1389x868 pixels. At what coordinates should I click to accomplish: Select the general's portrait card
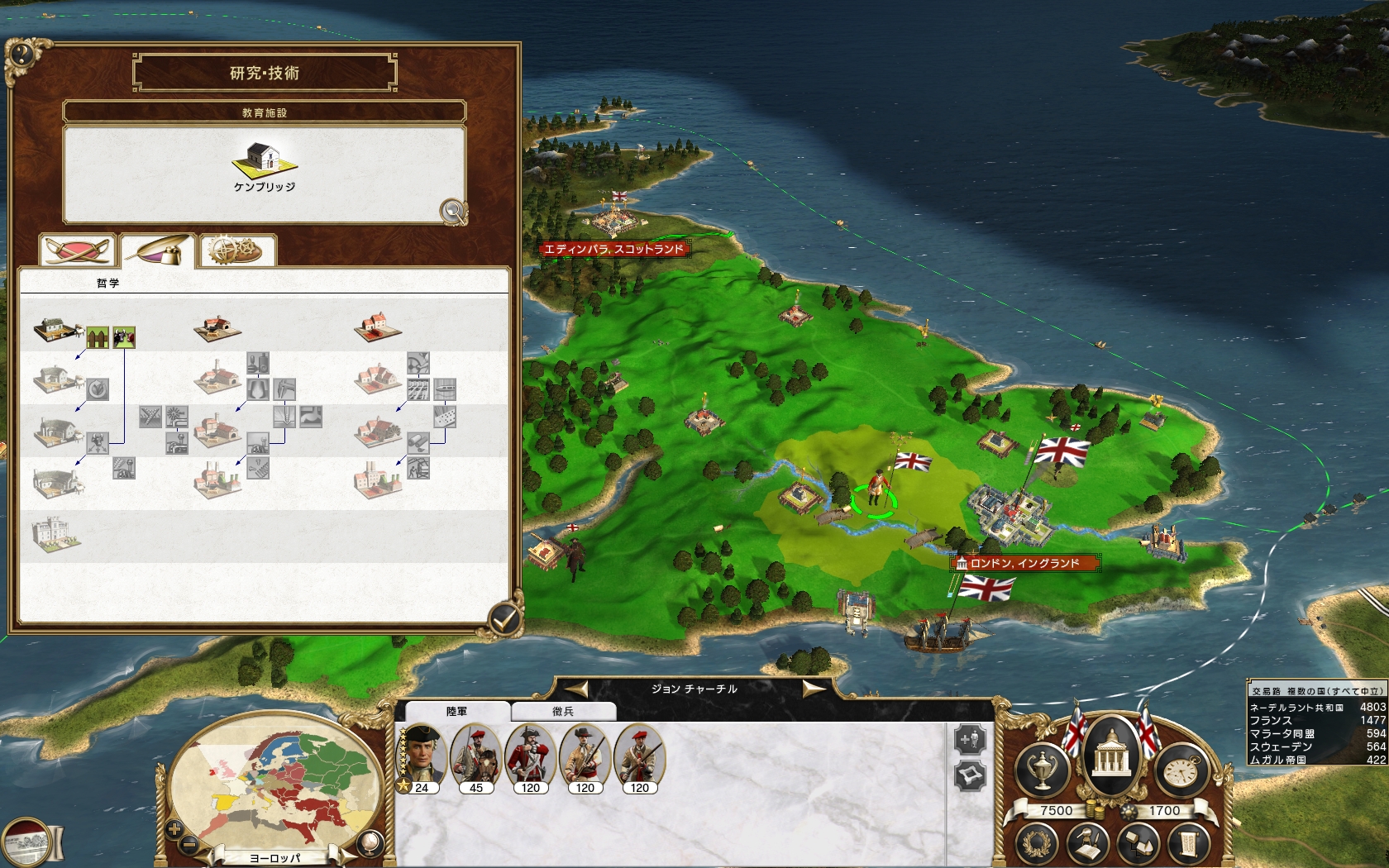click(422, 756)
